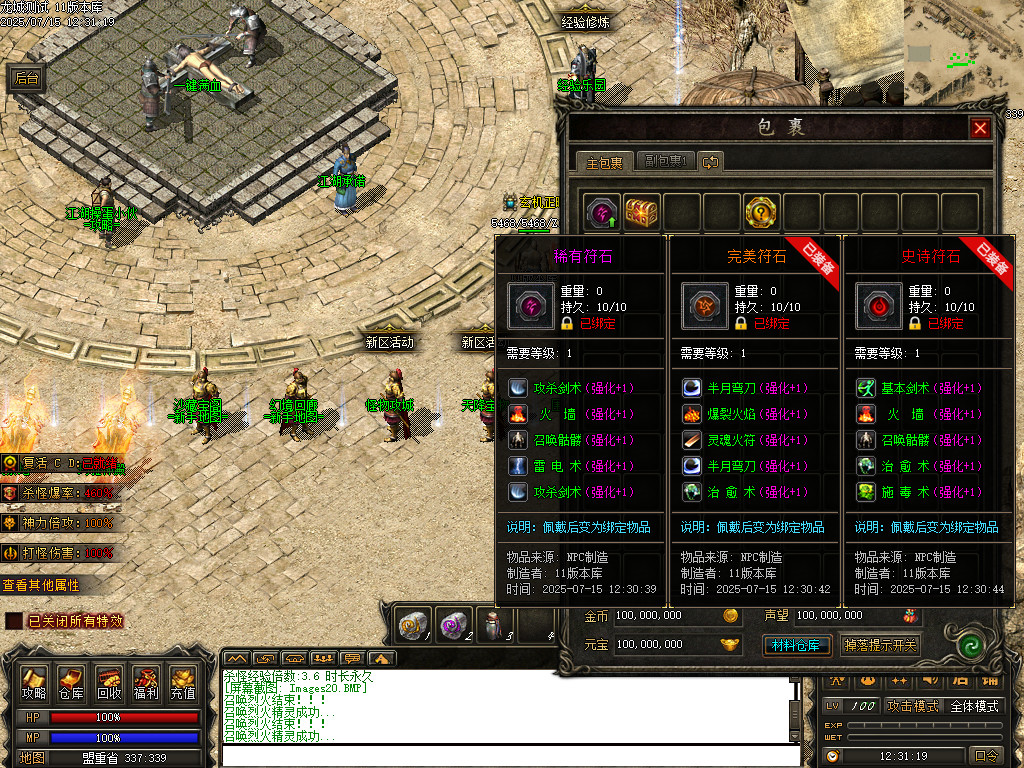Open the 充值 recharge menu

pos(182,682)
